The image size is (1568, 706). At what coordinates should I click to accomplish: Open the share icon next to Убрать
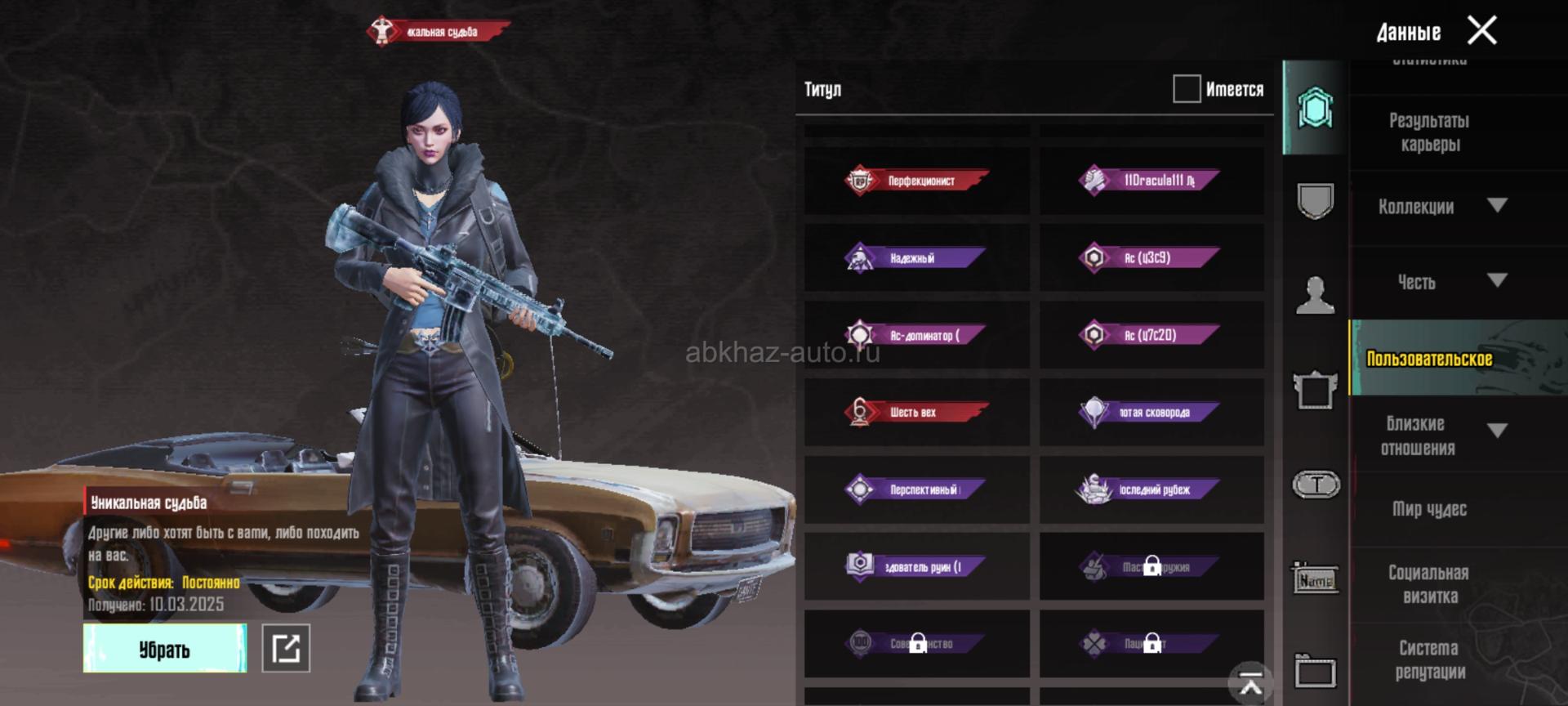coord(286,649)
